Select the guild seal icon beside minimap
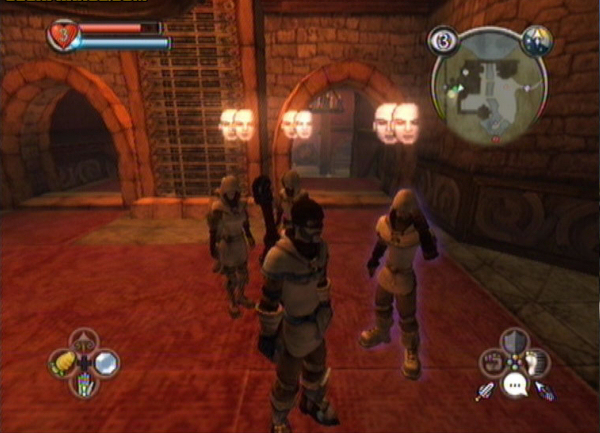This screenshot has height=433, width=600. pos(536,40)
